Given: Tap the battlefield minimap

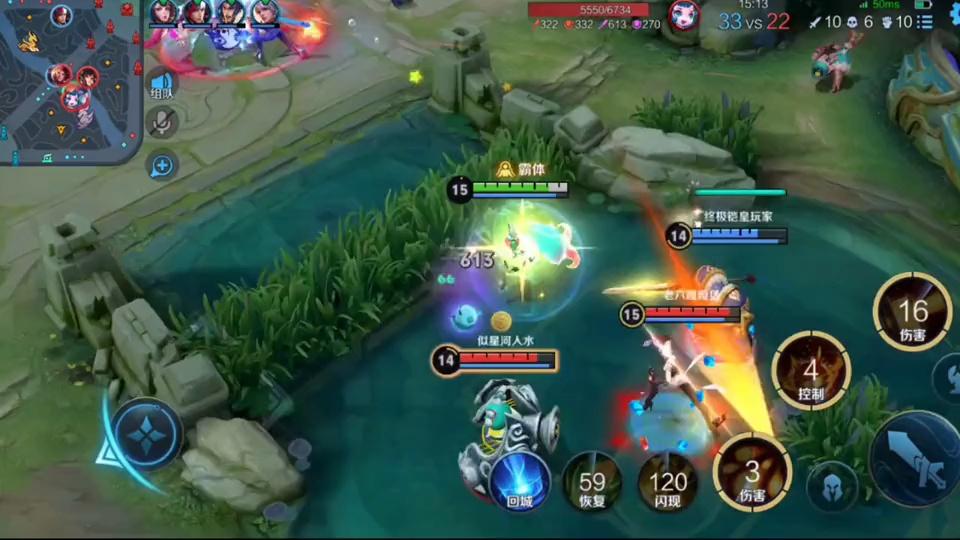Looking at the screenshot, I should tap(70, 82).
